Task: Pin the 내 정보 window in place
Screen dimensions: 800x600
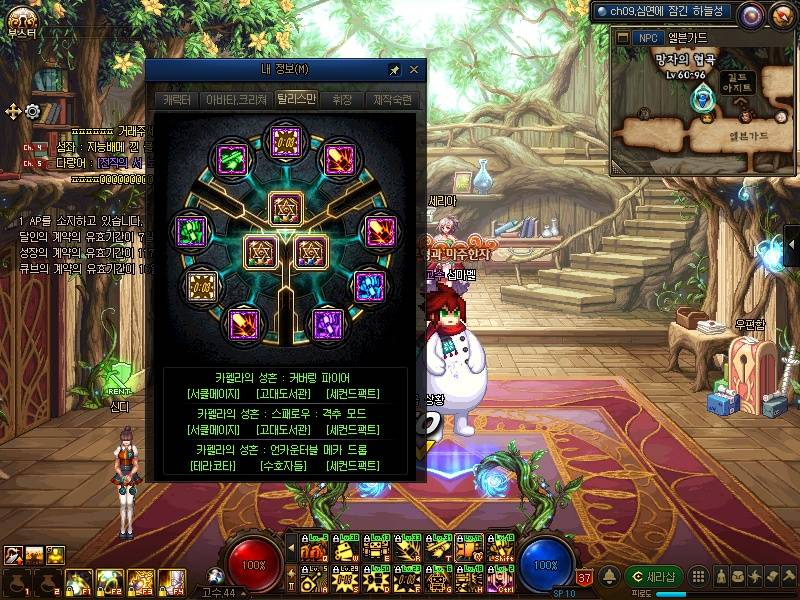Action: [x=395, y=70]
